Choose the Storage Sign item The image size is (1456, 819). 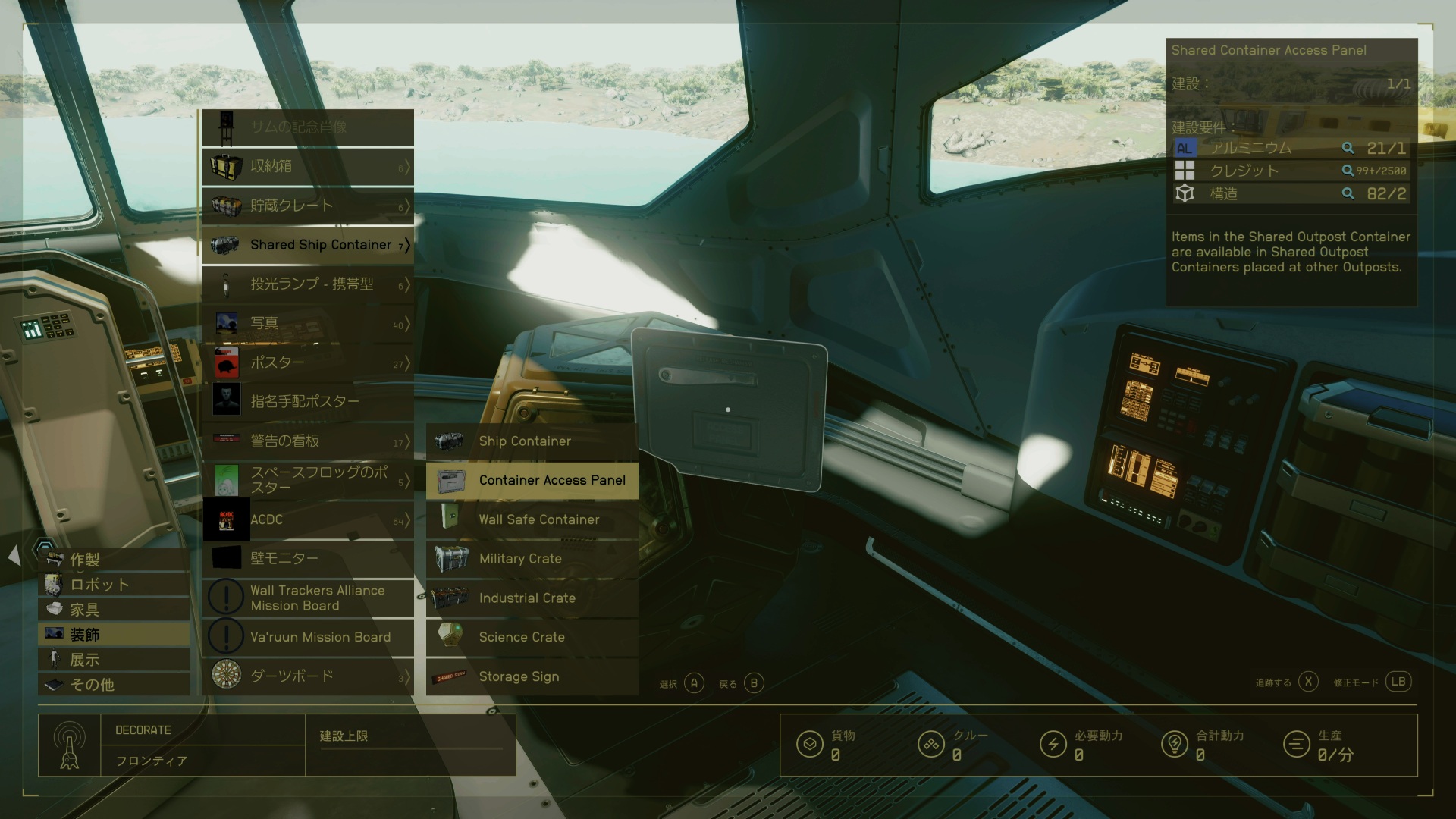pyautogui.click(x=532, y=676)
